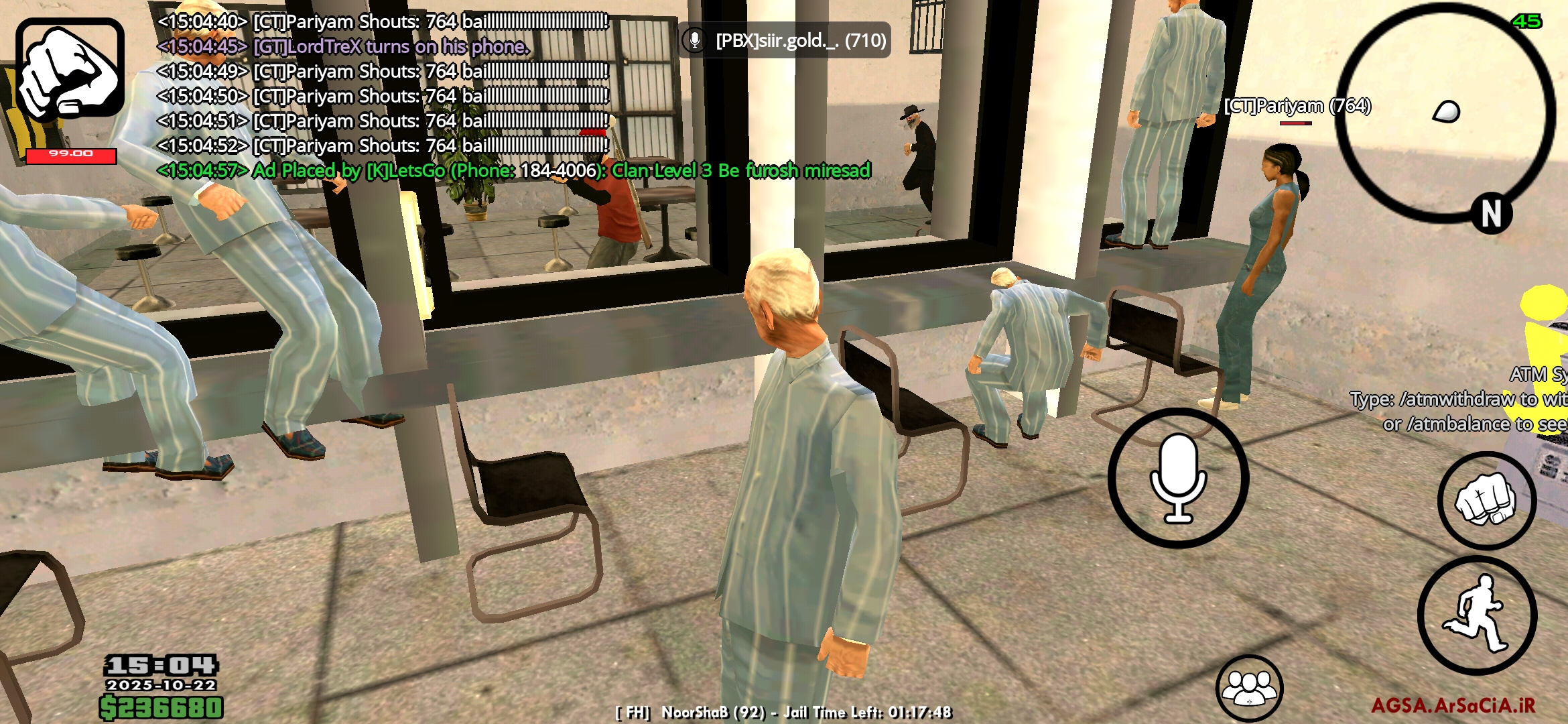Open the circular radar minimap

click(1445, 114)
